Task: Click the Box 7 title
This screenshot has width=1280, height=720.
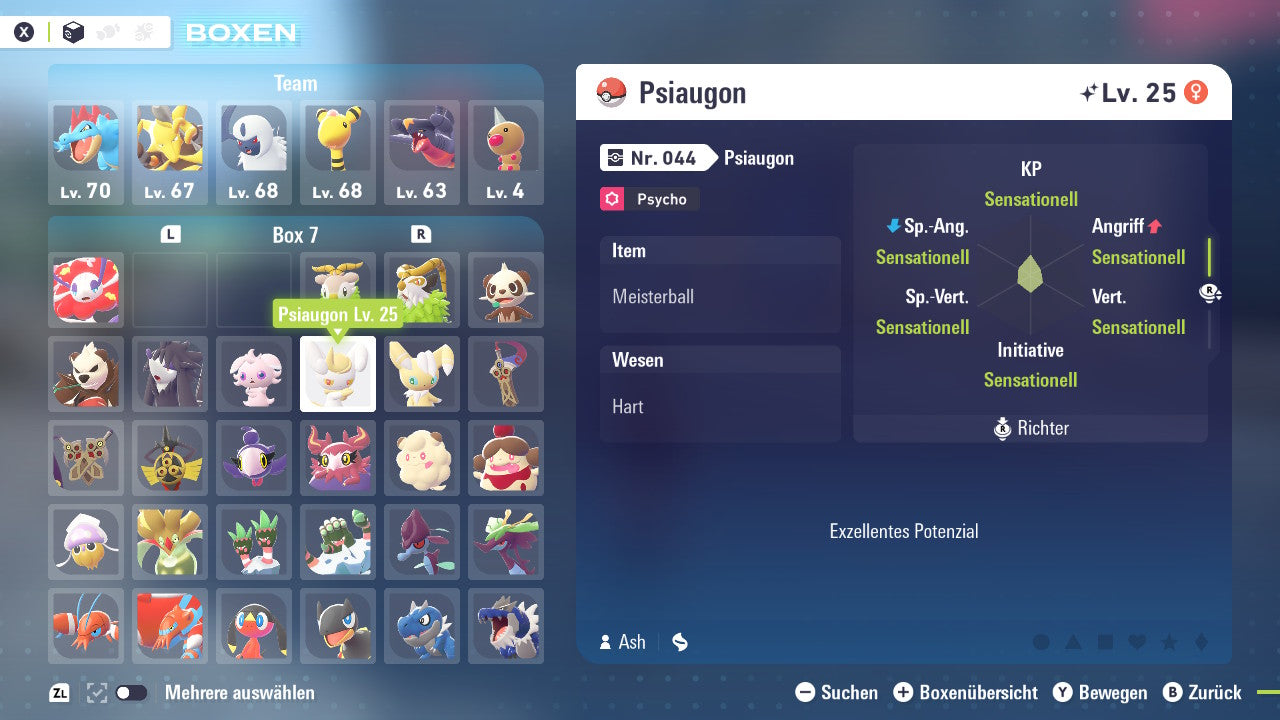Action: click(295, 234)
